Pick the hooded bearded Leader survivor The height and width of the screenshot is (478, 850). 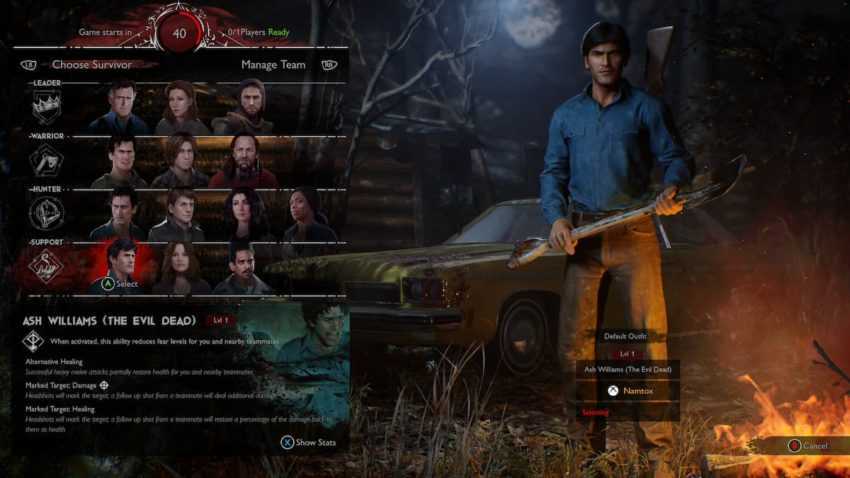click(x=242, y=108)
